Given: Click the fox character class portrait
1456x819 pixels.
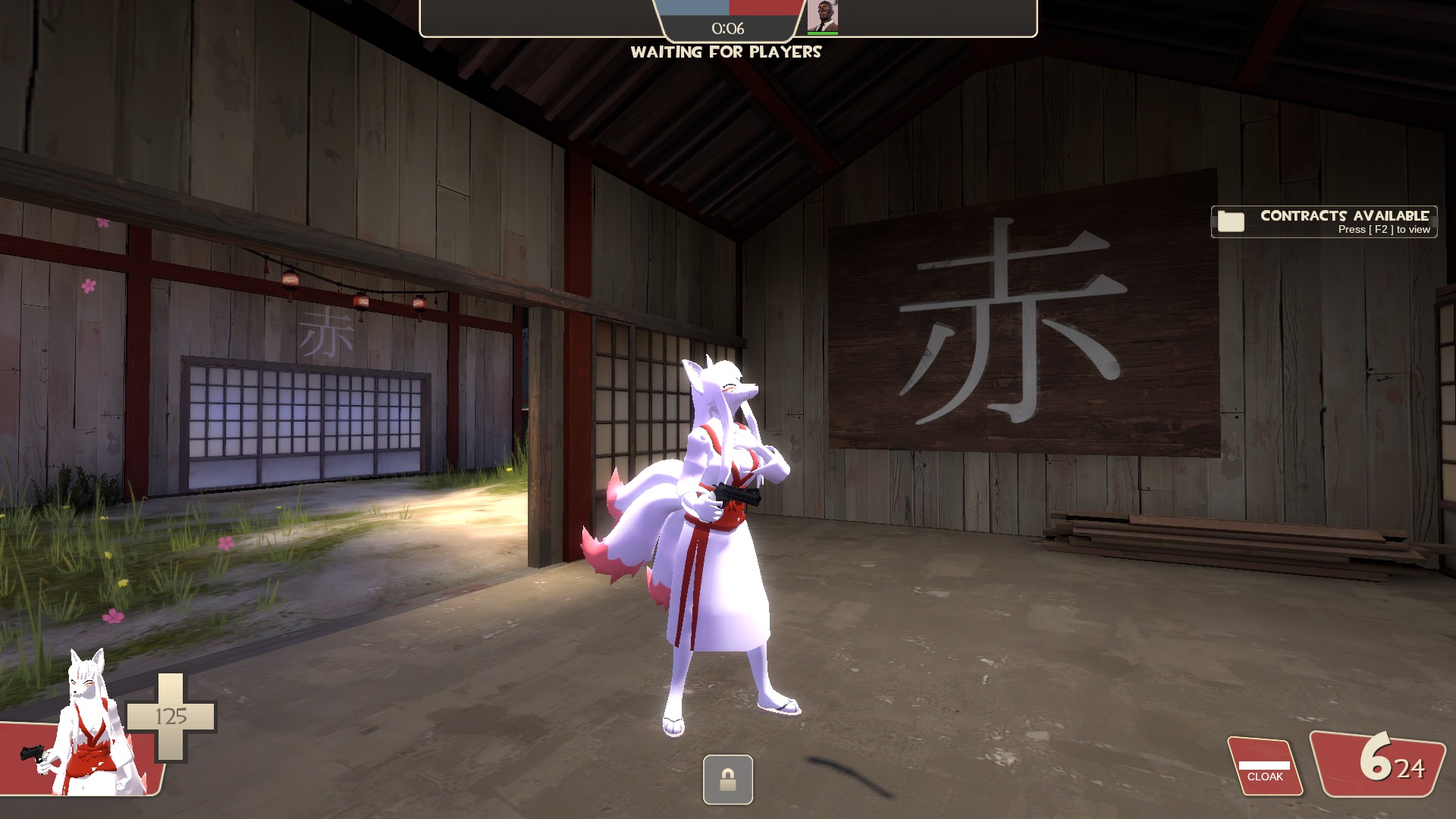Looking at the screenshot, I should click(x=89, y=724).
